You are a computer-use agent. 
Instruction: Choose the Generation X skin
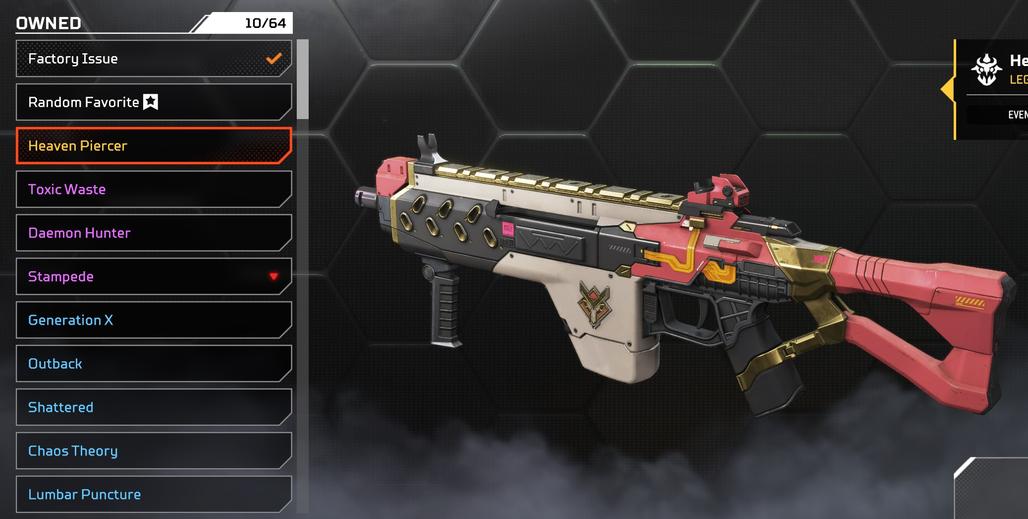pos(154,320)
